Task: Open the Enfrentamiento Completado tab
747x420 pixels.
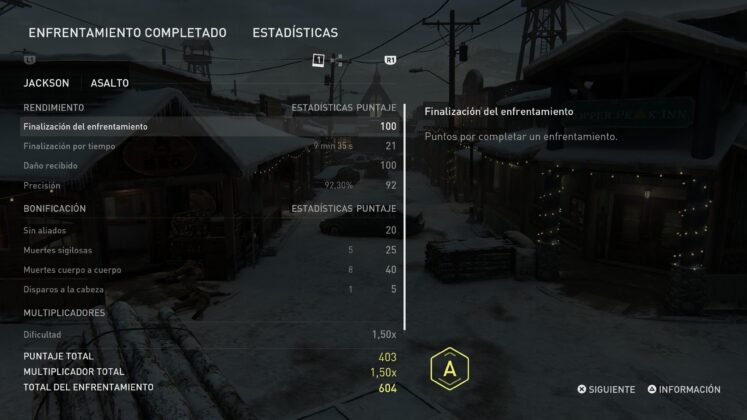Action: pos(127,33)
